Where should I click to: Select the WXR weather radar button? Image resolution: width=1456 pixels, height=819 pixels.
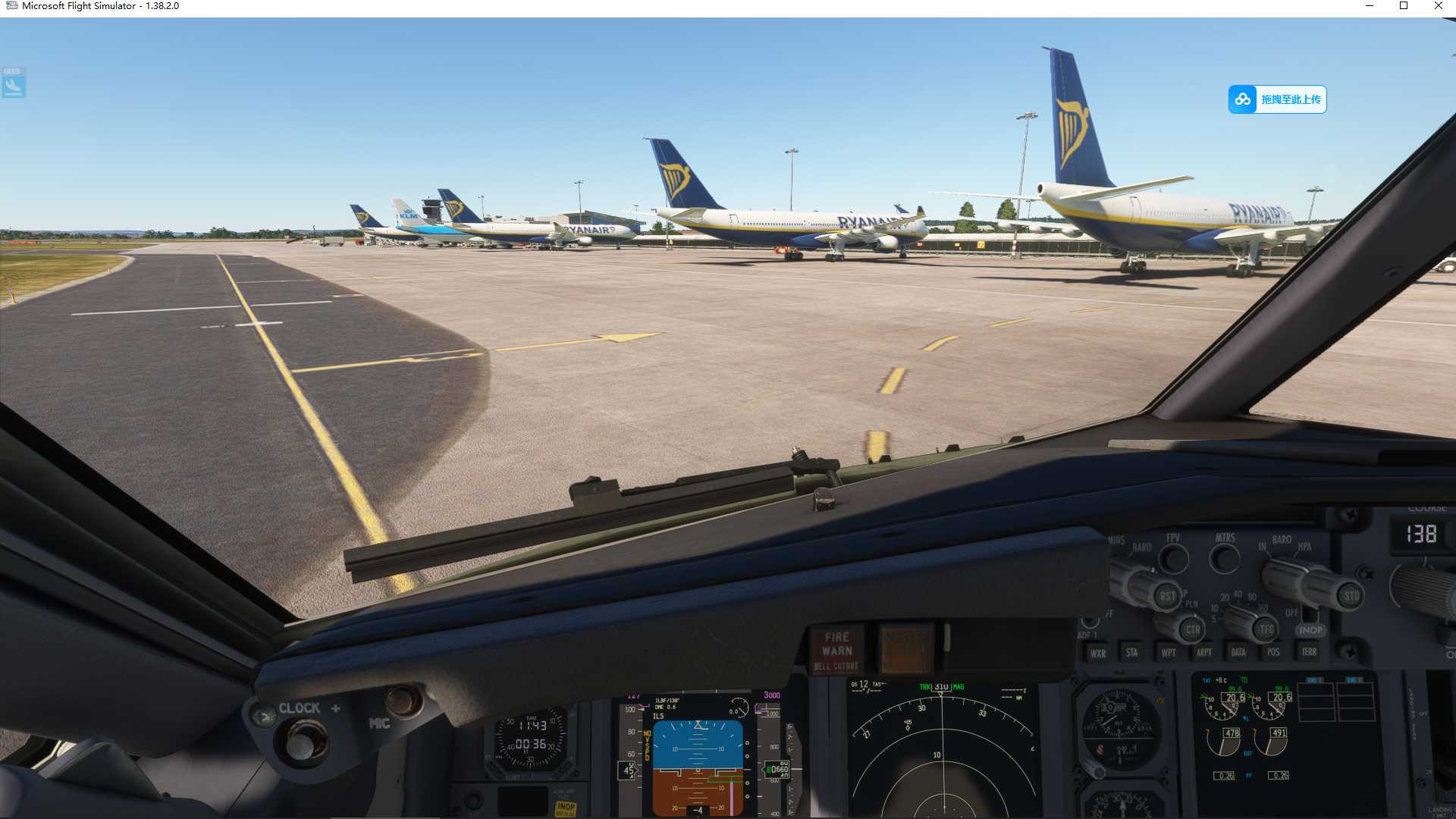coord(1099,653)
